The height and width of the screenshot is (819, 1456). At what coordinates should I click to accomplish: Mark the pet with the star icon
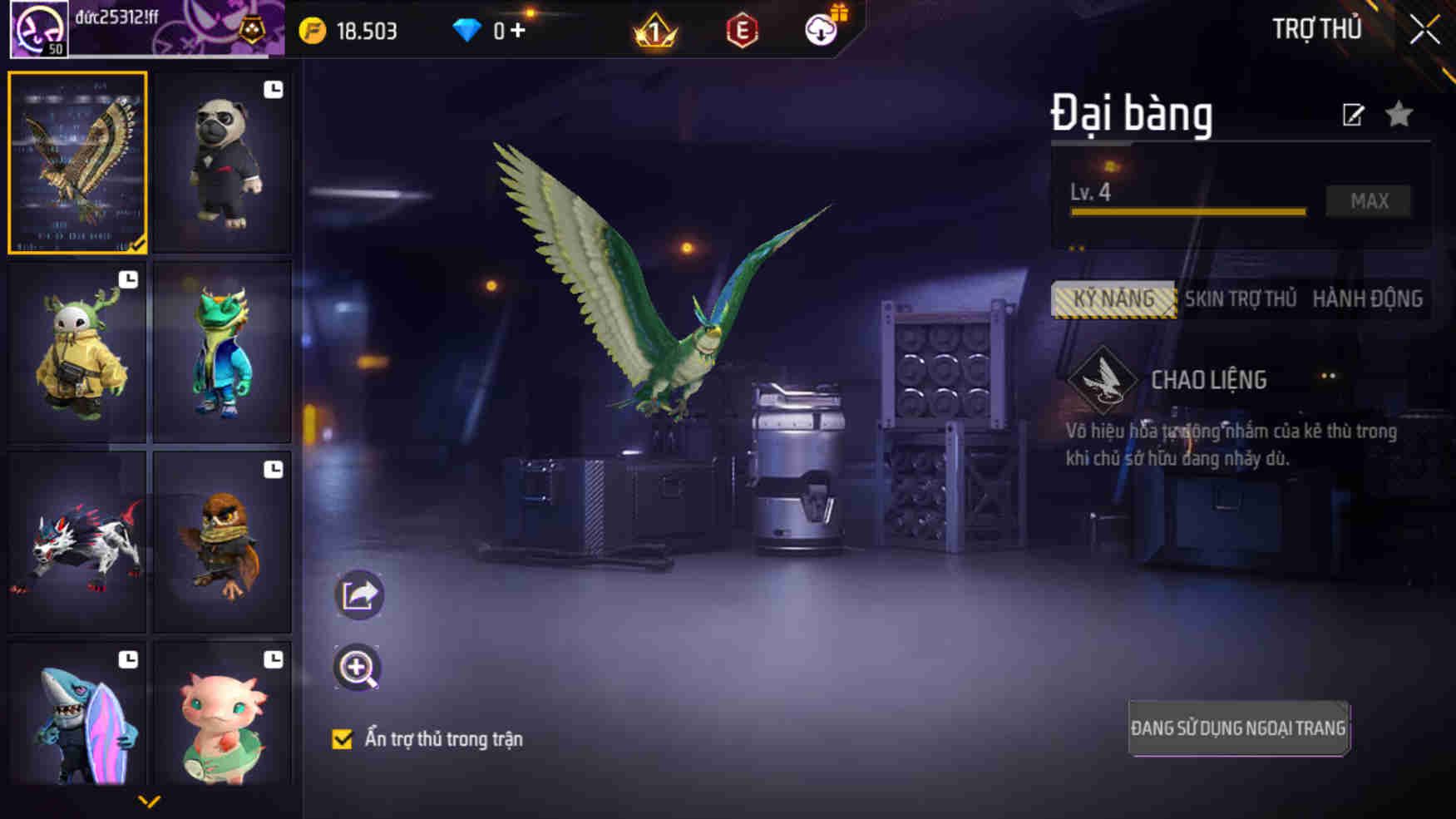point(1399,114)
